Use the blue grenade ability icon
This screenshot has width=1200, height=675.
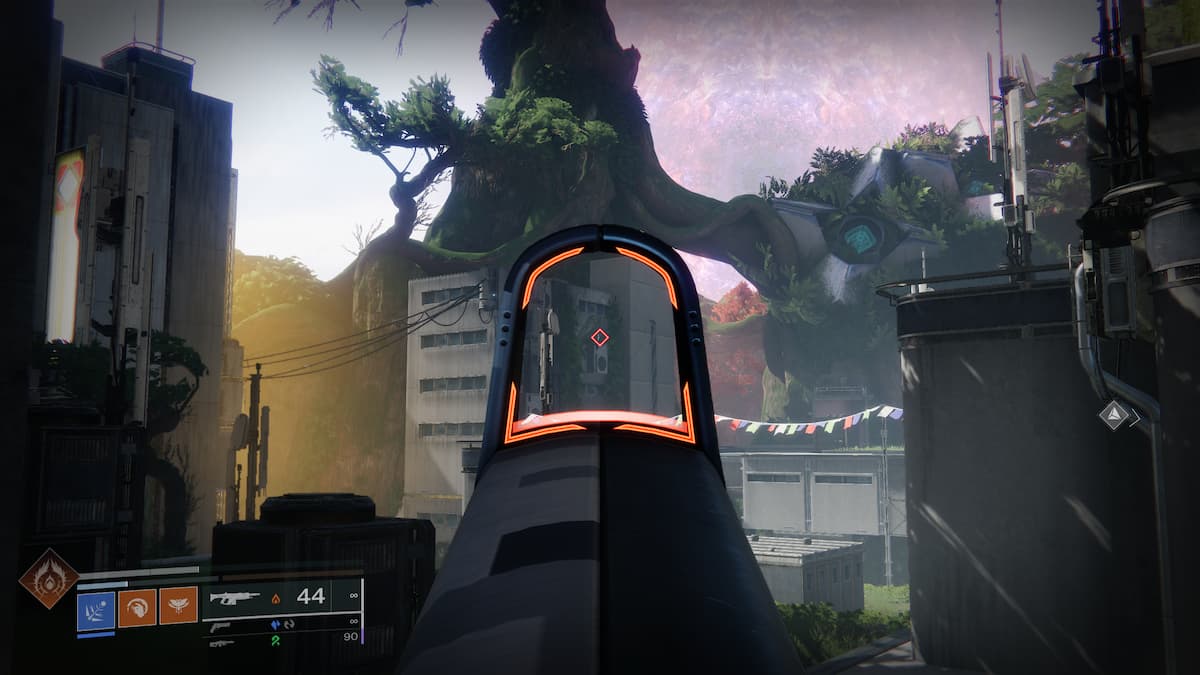(x=96, y=607)
